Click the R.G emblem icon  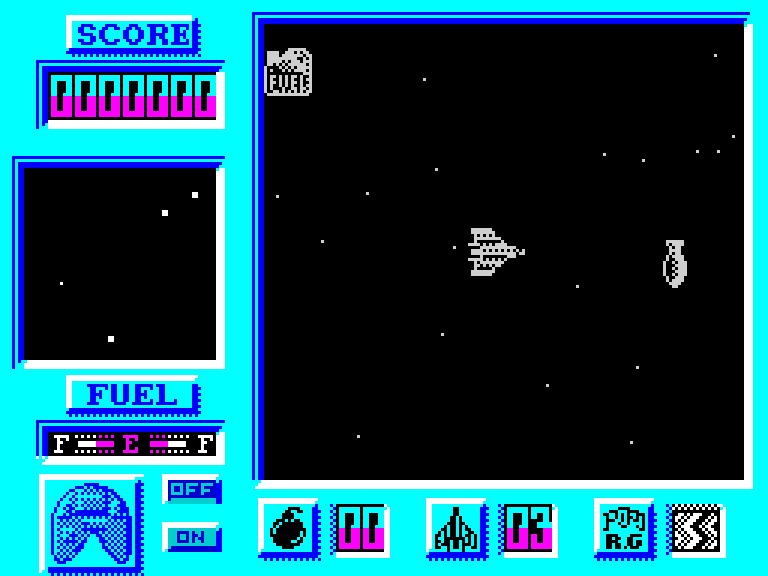(x=623, y=528)
